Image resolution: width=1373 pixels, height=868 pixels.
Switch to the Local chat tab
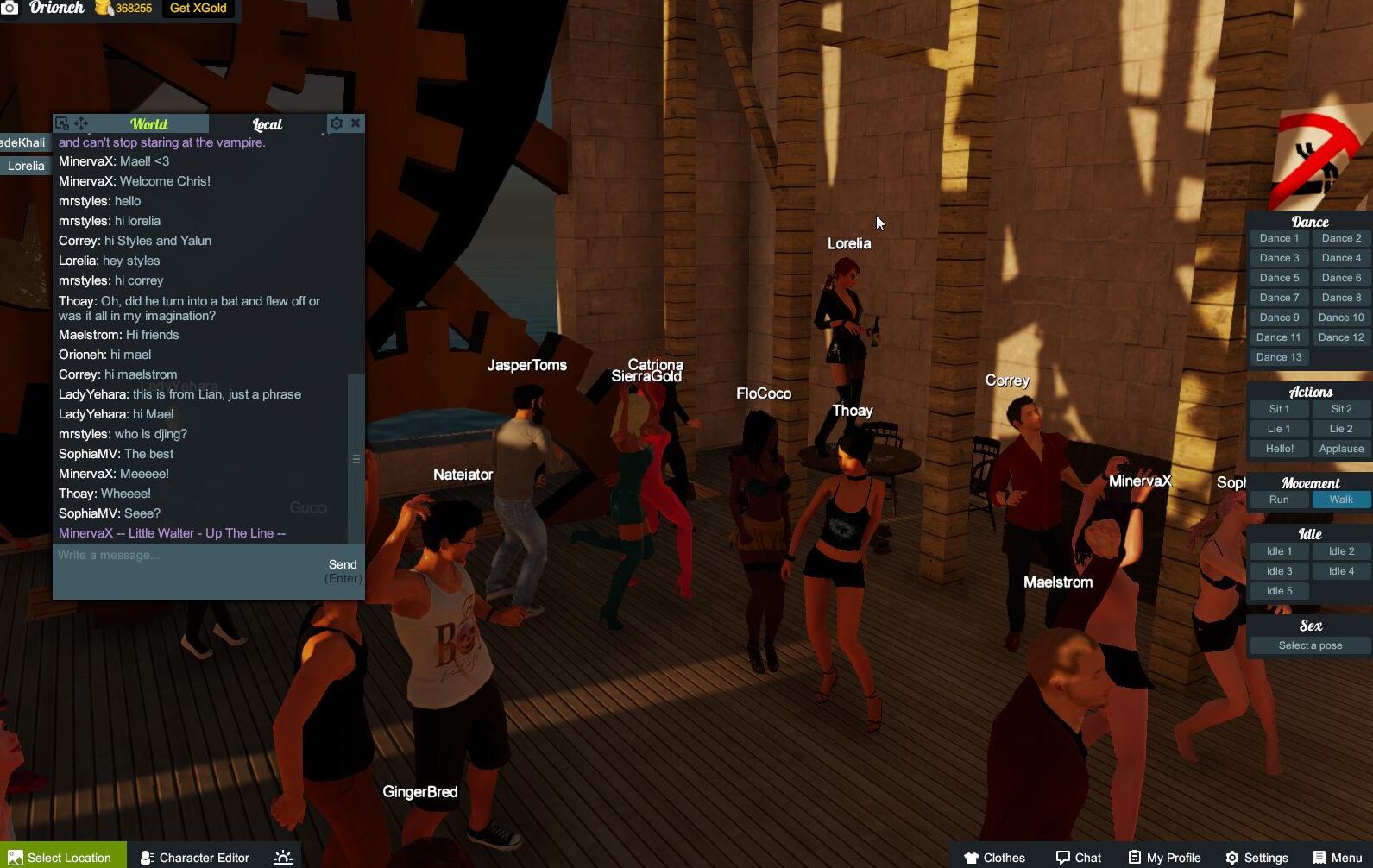click(265, 124)
